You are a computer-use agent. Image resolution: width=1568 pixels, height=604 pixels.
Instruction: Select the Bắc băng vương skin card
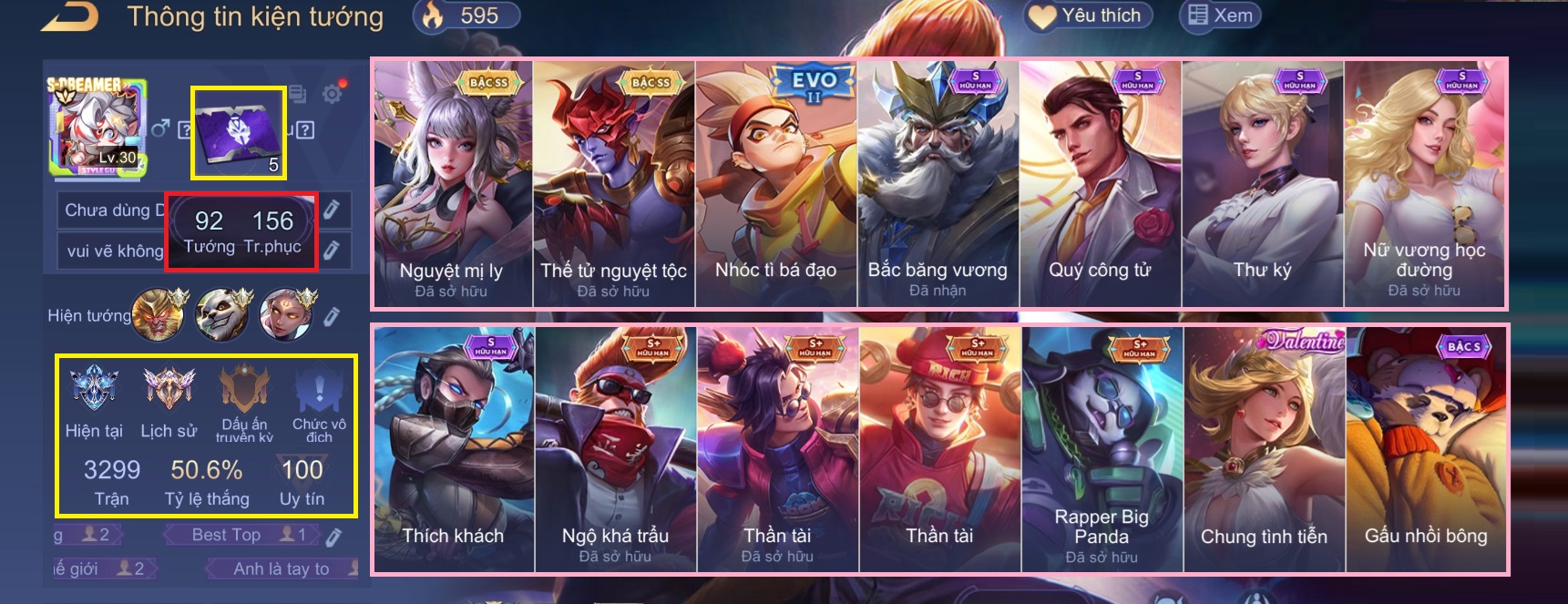click(x=938, y=184)
